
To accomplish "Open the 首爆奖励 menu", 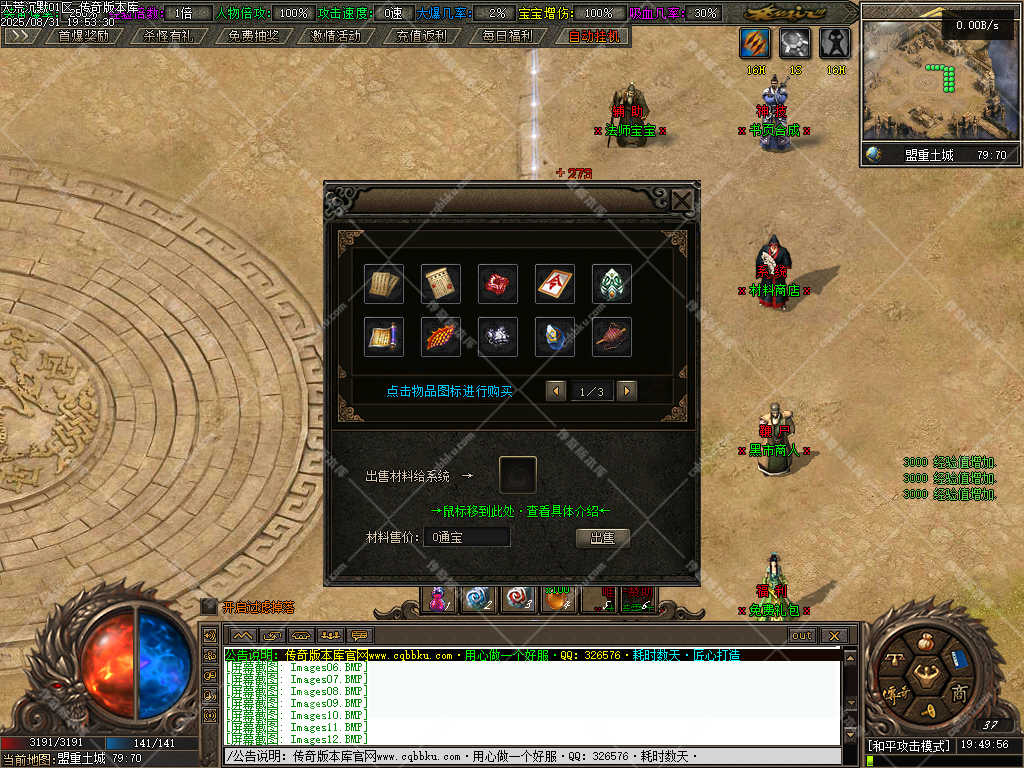I will pos(83,35).
